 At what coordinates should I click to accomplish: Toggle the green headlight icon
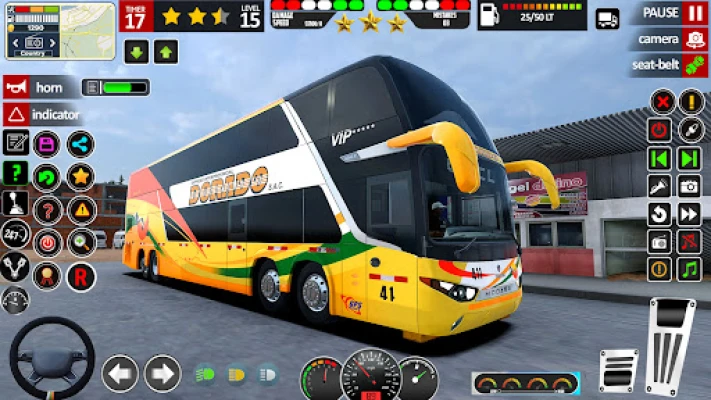205,375
